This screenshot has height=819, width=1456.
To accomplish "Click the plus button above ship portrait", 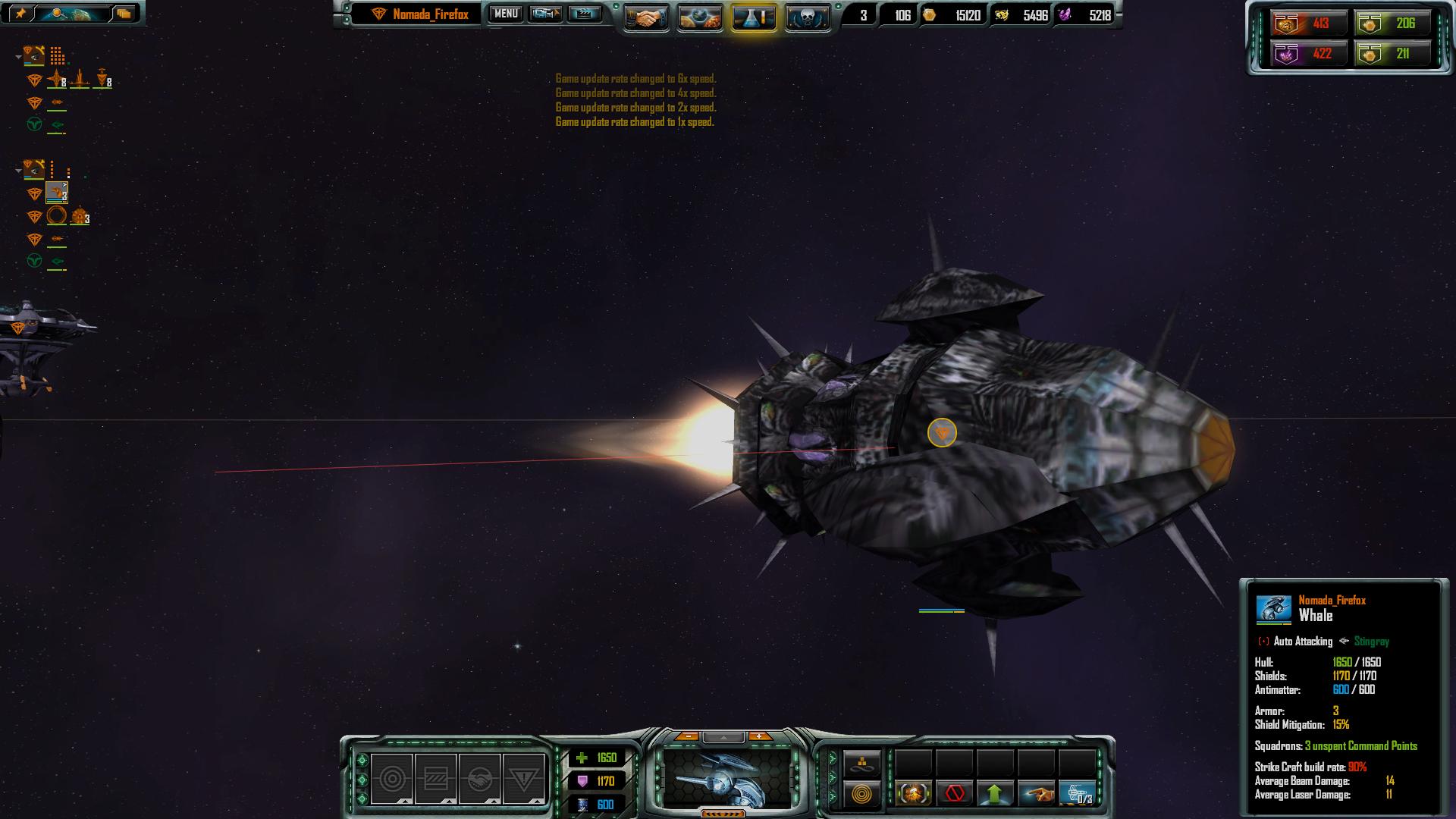I will pyautogui.click(x=759, y=736).
